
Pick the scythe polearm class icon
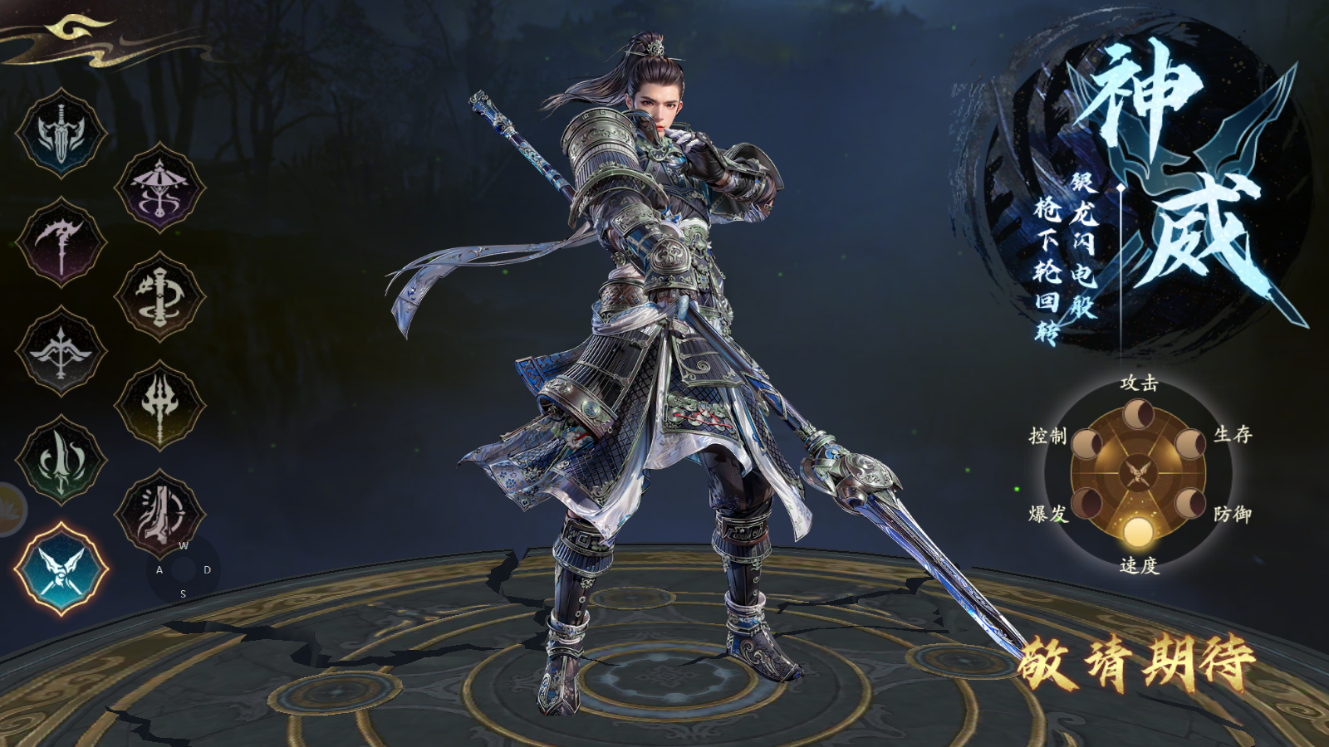click(61, 243)
